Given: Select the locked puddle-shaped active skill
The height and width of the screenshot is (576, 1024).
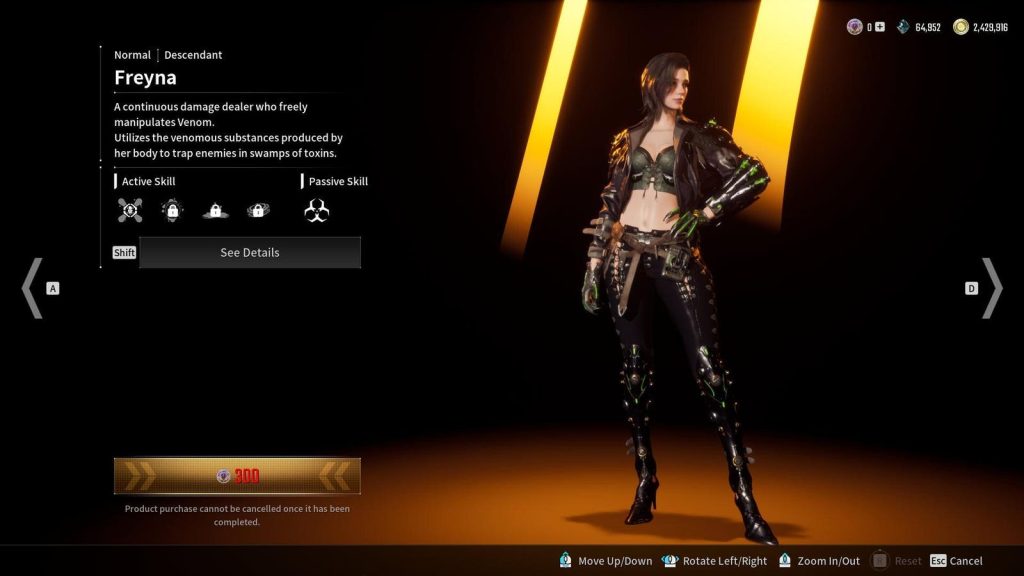Looking at the screenshot, I should [215, 210].
